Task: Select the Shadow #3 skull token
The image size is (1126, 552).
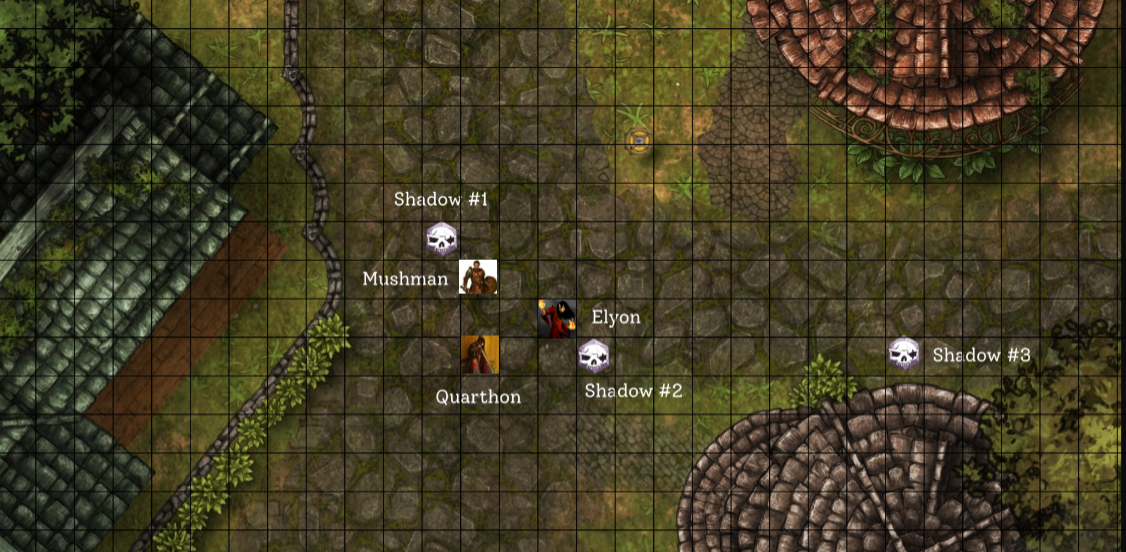Action: click(904, 353)
